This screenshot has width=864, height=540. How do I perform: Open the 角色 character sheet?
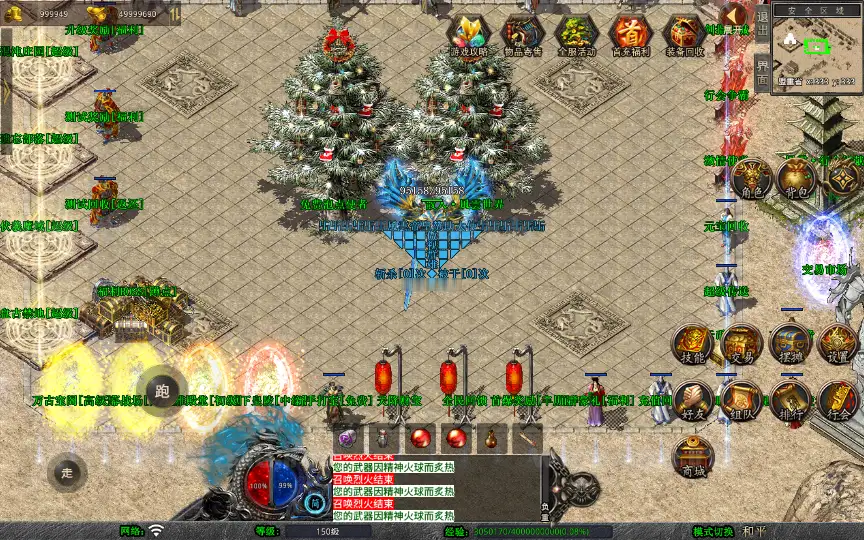click(750, 178)
